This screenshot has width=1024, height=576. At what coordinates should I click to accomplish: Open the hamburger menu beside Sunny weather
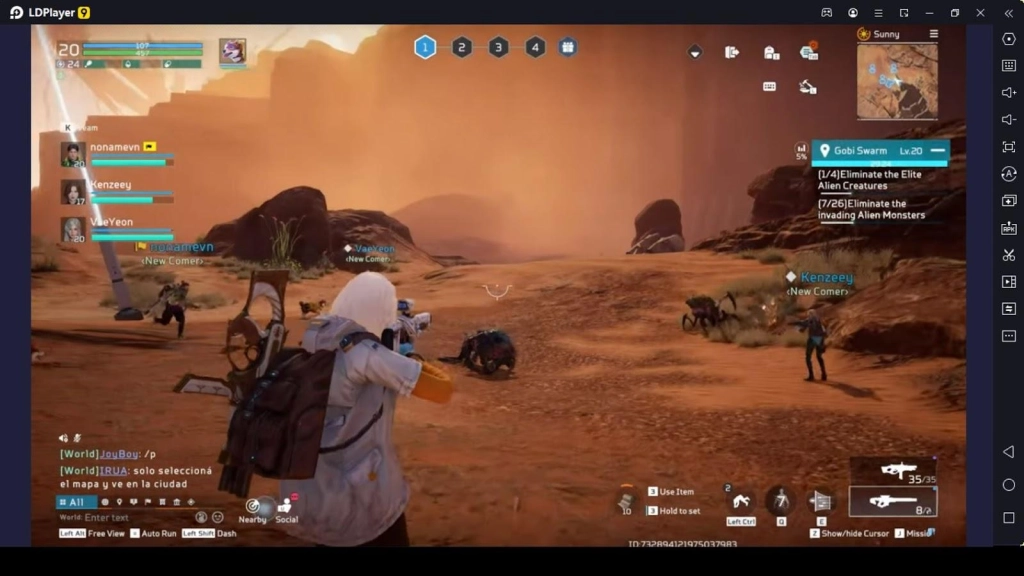coord(934,34)
